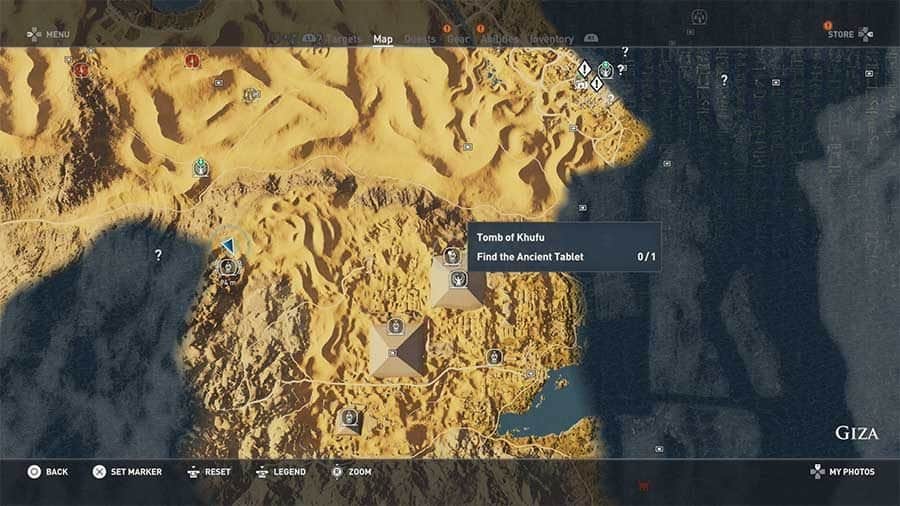900x506 pixels.
Task: Select the tomb marker on the middle pyramid
Action: (x=396, y=327)
